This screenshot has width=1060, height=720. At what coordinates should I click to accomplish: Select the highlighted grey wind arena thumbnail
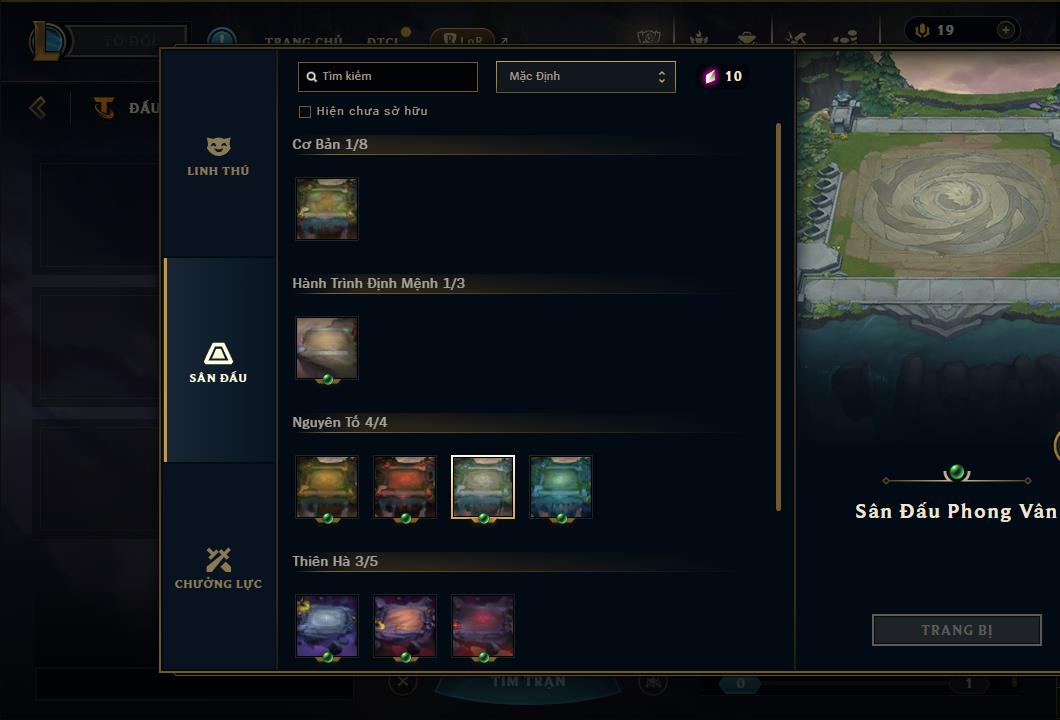(x=483, y=487)
